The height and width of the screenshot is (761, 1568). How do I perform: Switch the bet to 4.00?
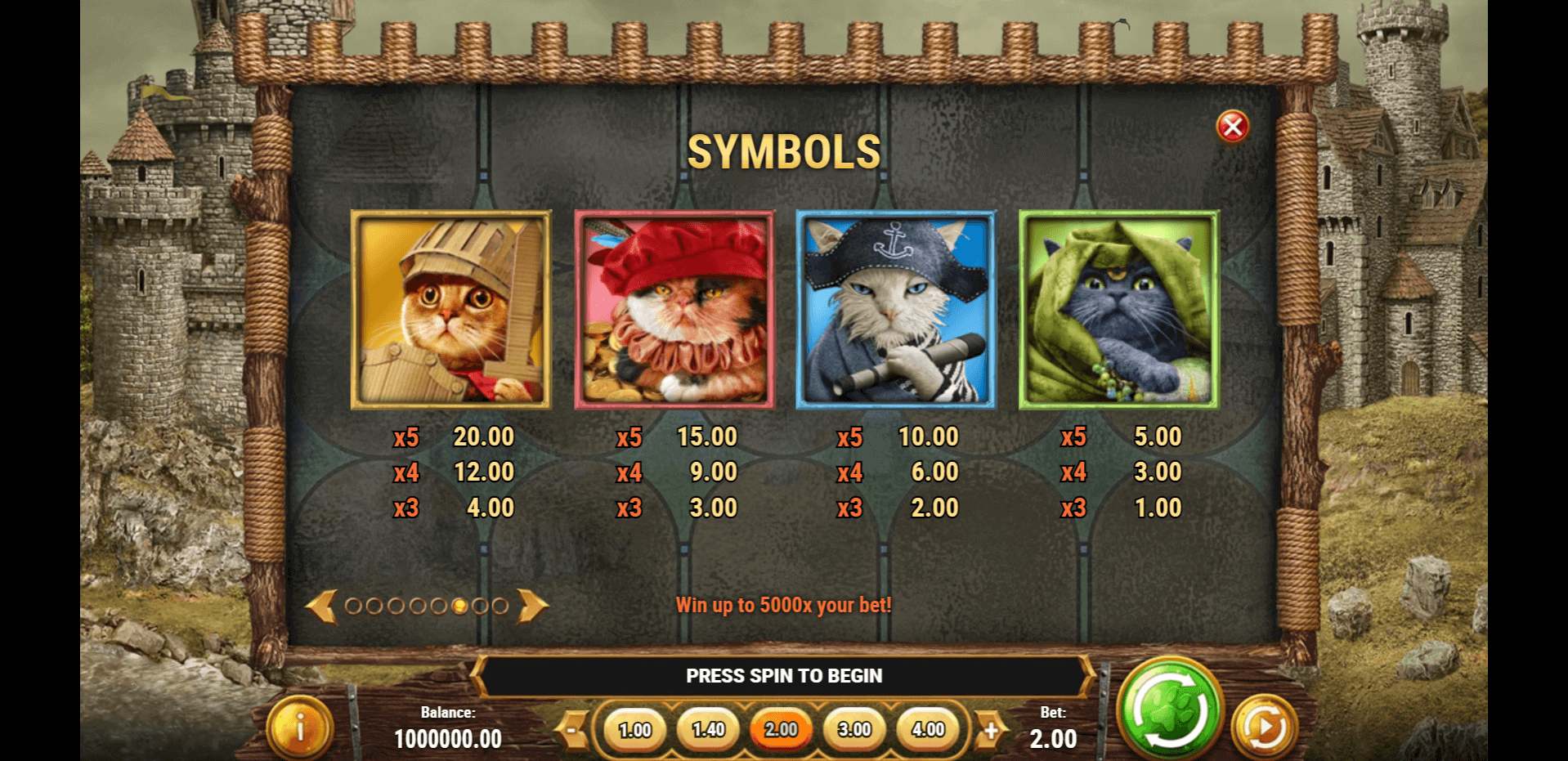point(928,730)
